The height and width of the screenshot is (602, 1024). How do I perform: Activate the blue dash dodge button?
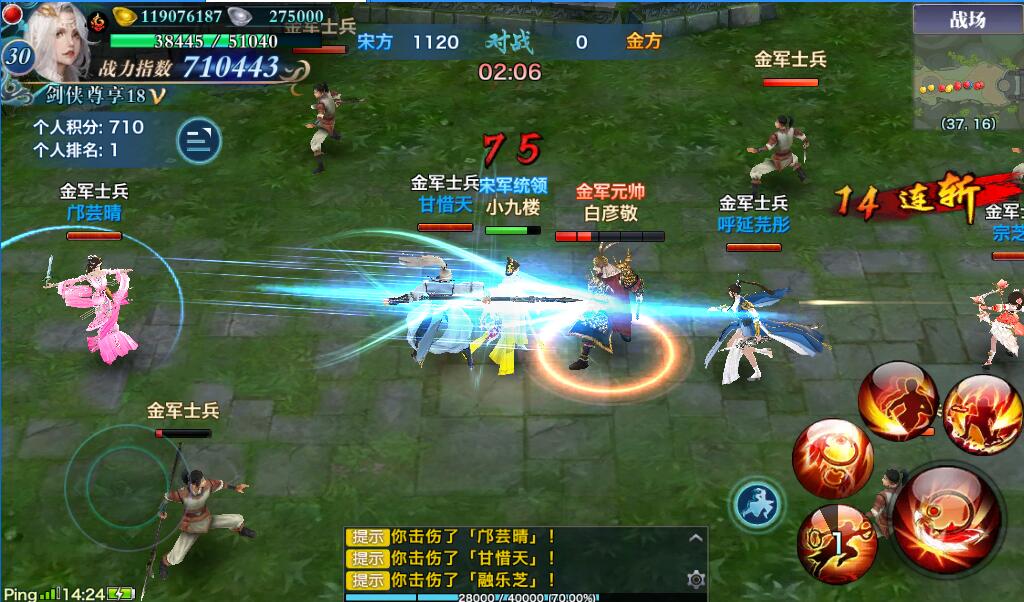[x=758, y=504]
